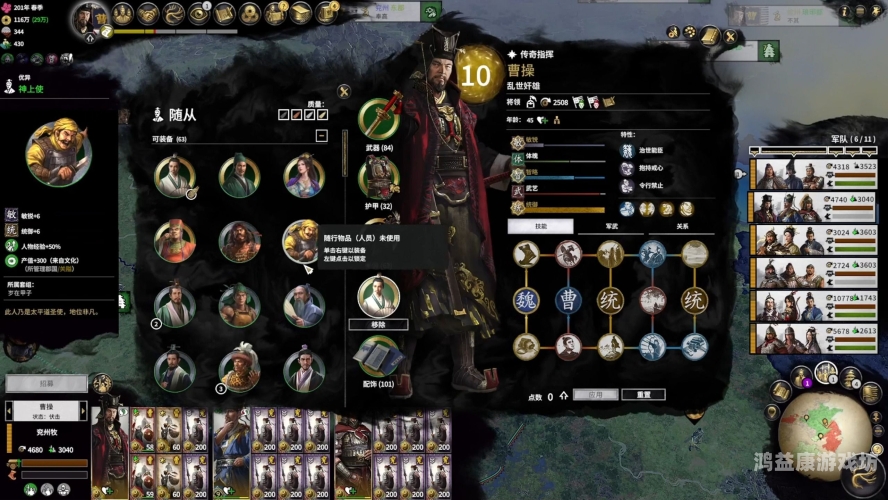Screen dimensions: 888x500
Task: Click the 重置 reset skills button
Action: click(x=643, y=395)
